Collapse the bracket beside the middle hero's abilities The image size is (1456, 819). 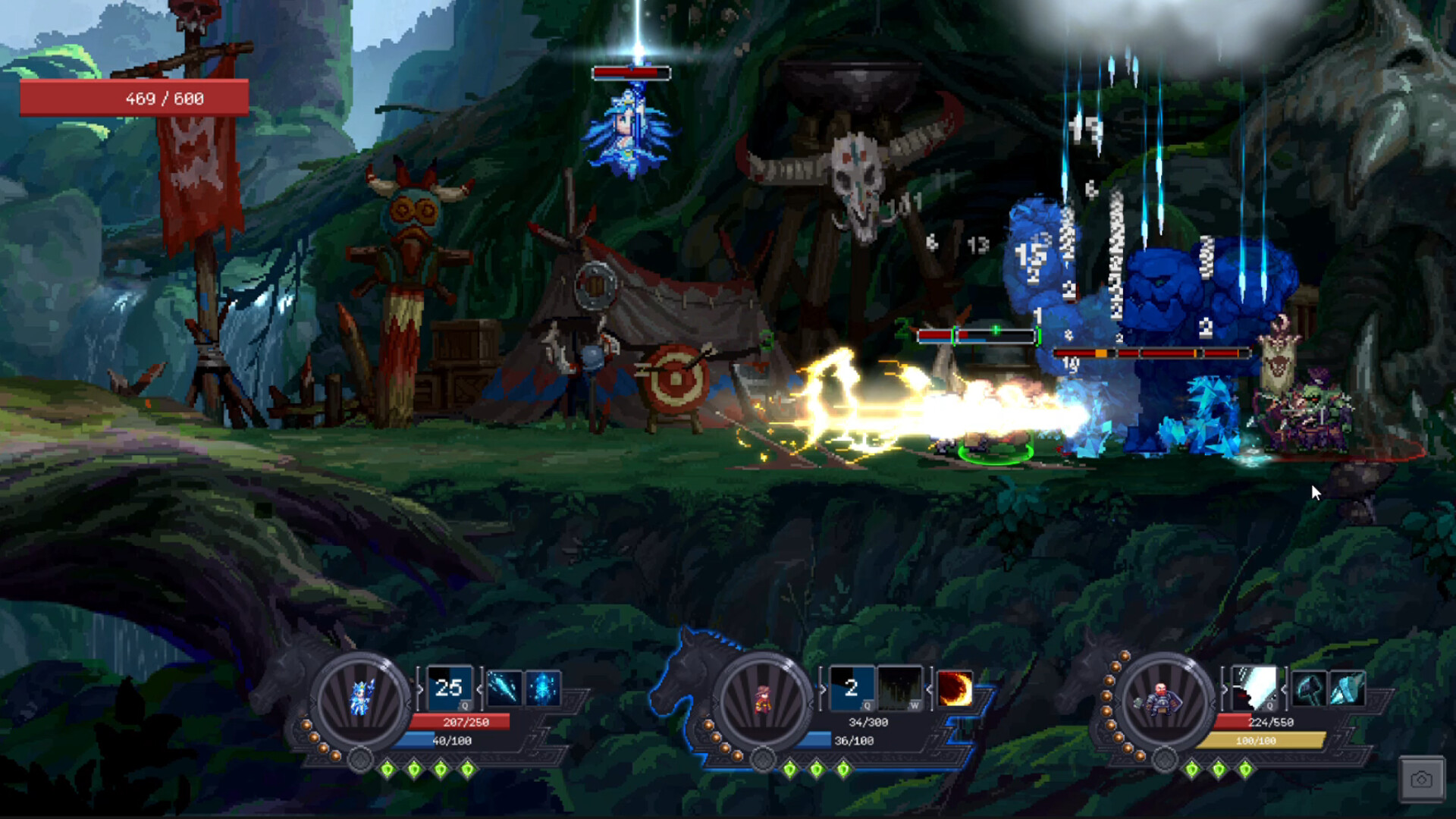click(930, 690)
